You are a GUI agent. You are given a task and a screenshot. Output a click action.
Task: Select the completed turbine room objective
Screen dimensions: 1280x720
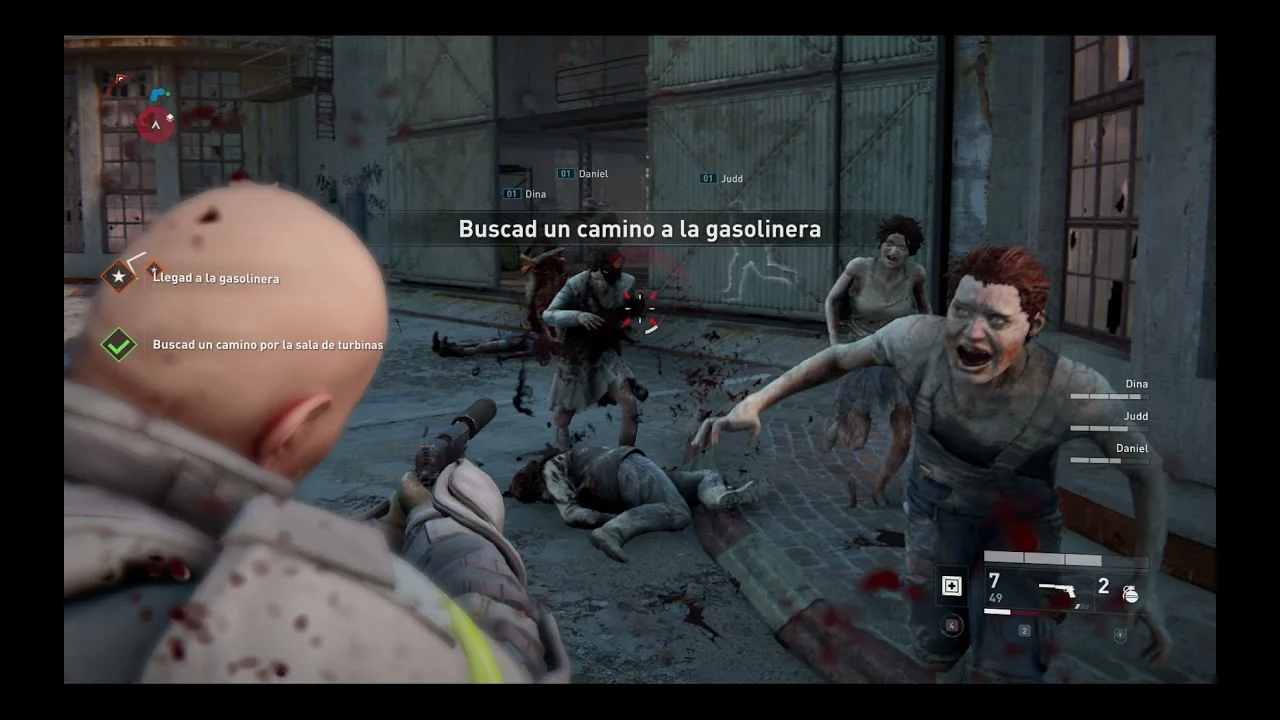[267, 345]
